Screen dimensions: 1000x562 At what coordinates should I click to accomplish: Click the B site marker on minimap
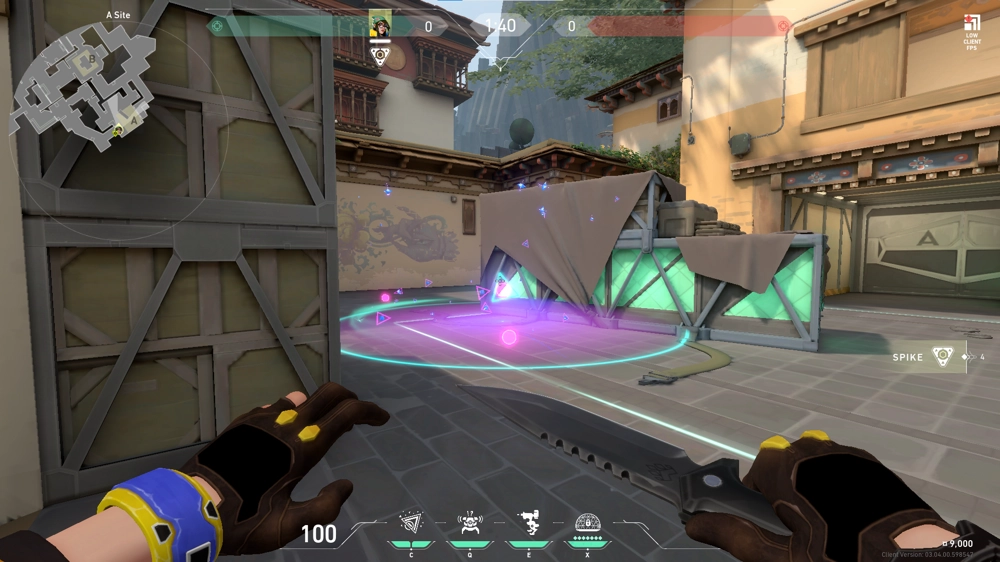tap(93, 60)
